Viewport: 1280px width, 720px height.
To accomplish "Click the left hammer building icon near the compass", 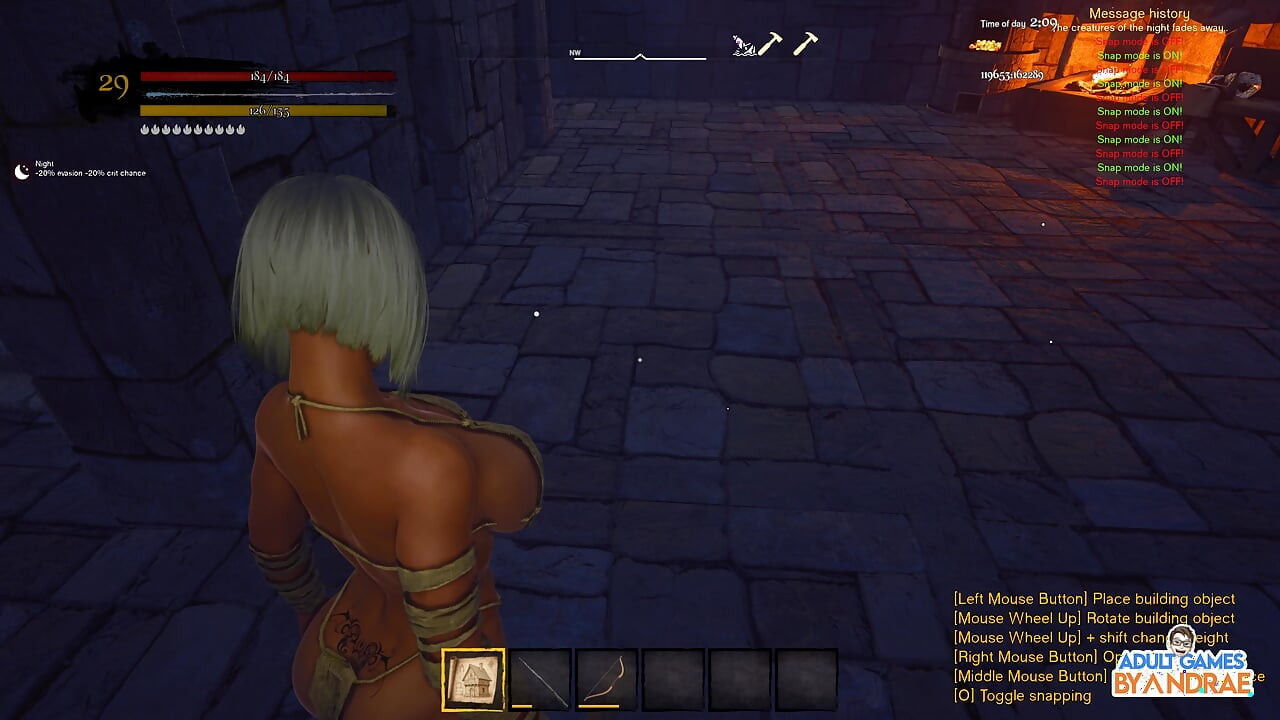I will coord(772,44).
